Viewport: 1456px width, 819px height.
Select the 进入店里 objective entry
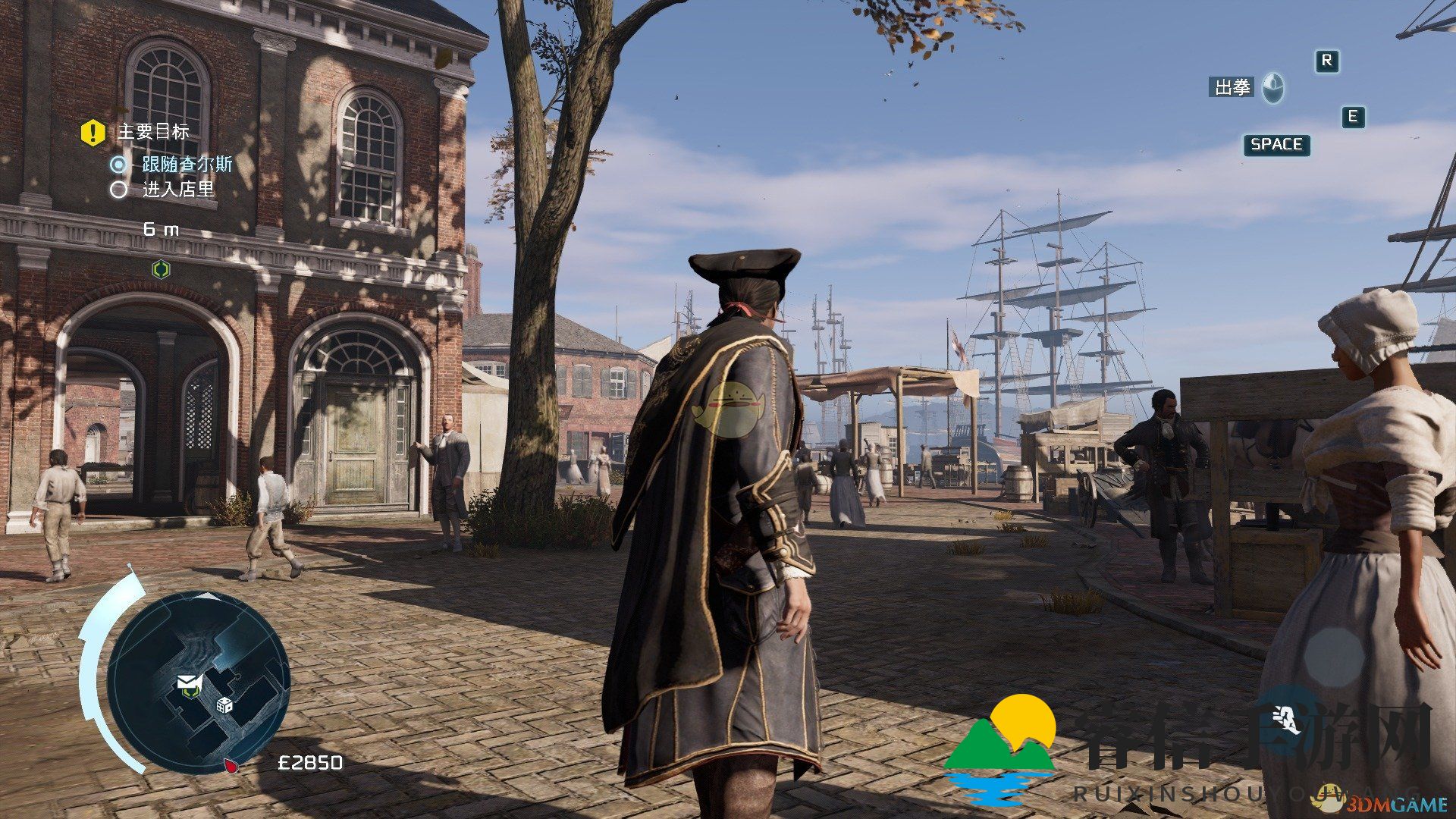click(178, 189)
